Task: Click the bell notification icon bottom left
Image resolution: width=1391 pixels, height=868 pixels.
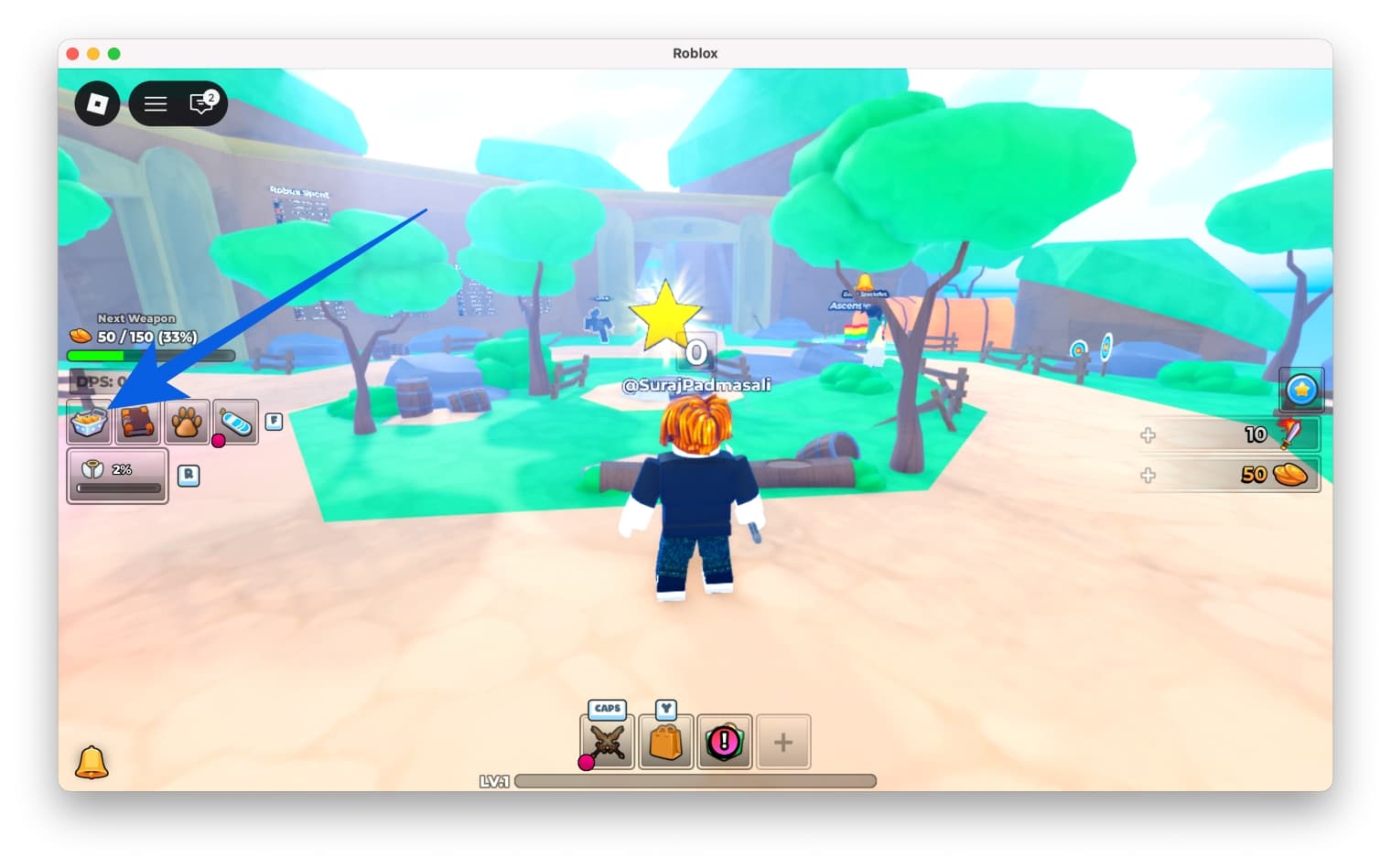Action: [x=92, y=762]
